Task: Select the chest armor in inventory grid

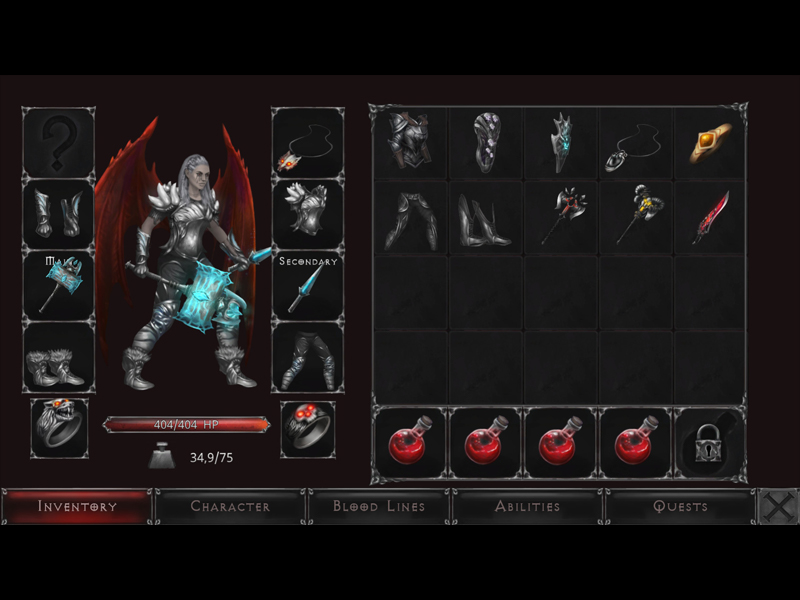Action: (x=409, y=144)
